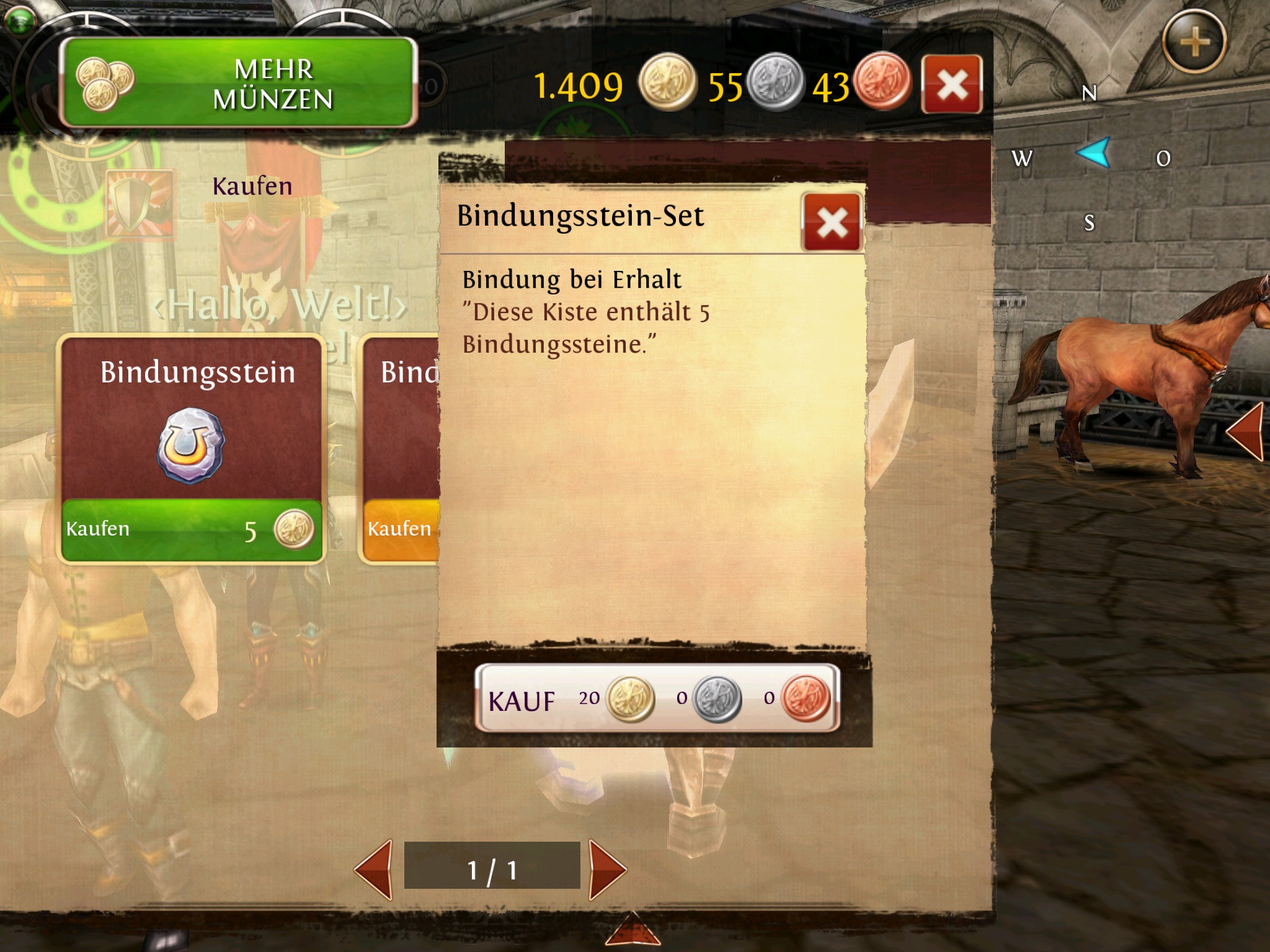The height and width of the screenshot is (952, 1270).
Task: Select the shield shop category icon
Action: [x=140, y=204]
